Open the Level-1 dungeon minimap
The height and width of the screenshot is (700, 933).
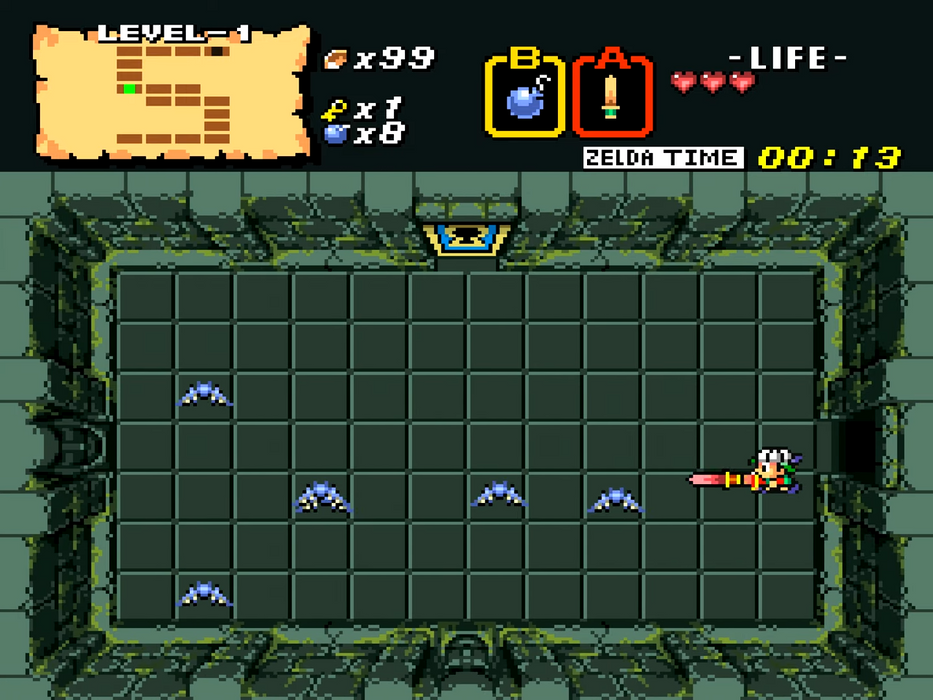pos(172,92)
